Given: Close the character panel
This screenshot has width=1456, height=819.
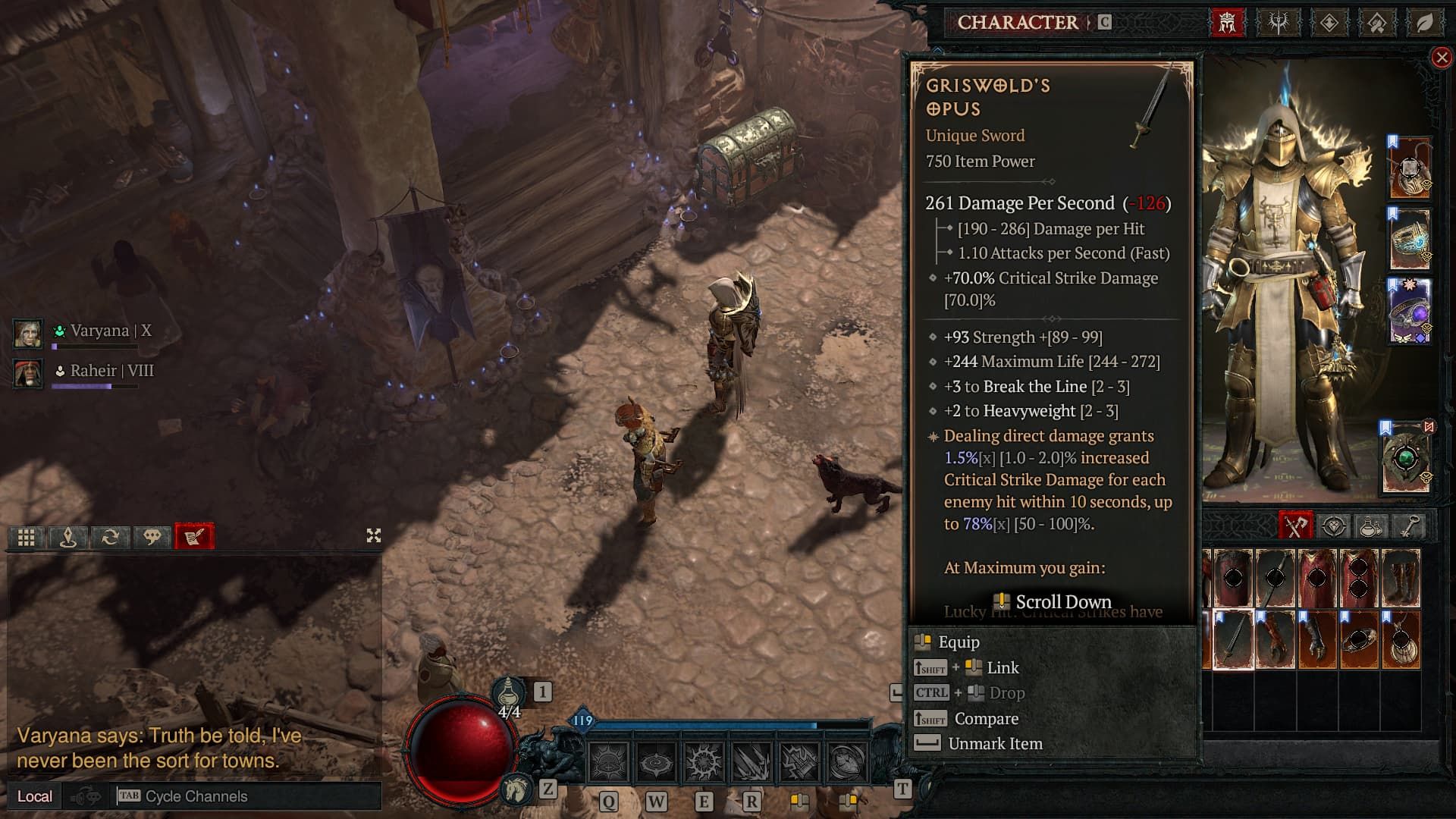Looking at the screenshot, I should tap(1442, 58).
